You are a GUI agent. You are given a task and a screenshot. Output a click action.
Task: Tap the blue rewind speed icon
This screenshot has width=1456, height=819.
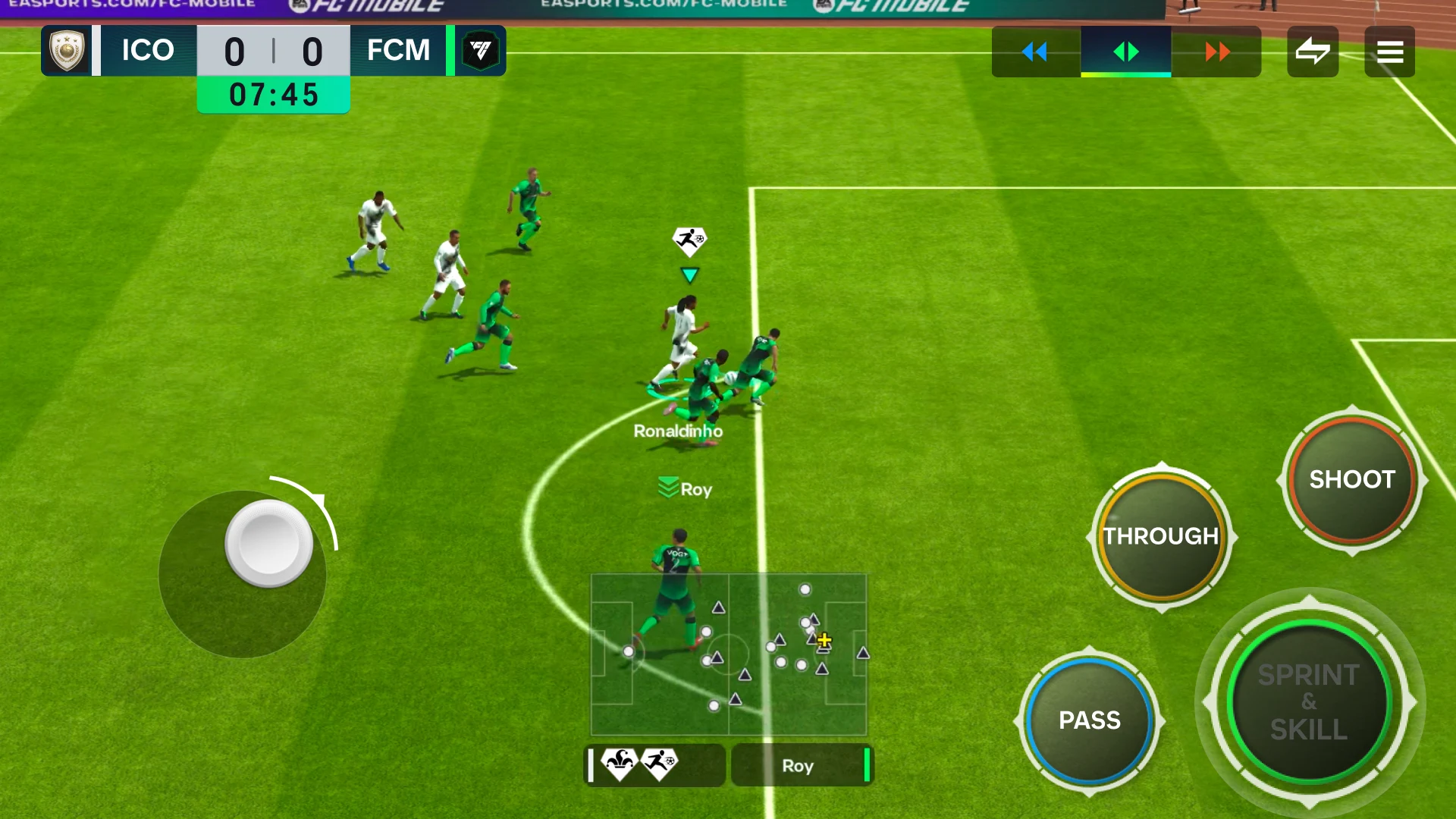[x=1035, y=52]
